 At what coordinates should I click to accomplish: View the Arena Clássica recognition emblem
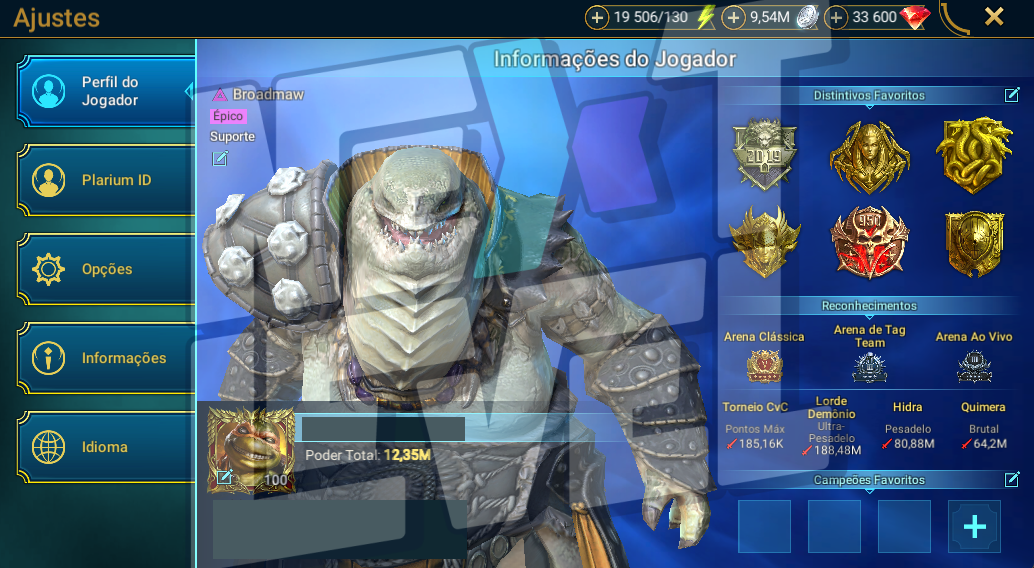coord(764,366)
